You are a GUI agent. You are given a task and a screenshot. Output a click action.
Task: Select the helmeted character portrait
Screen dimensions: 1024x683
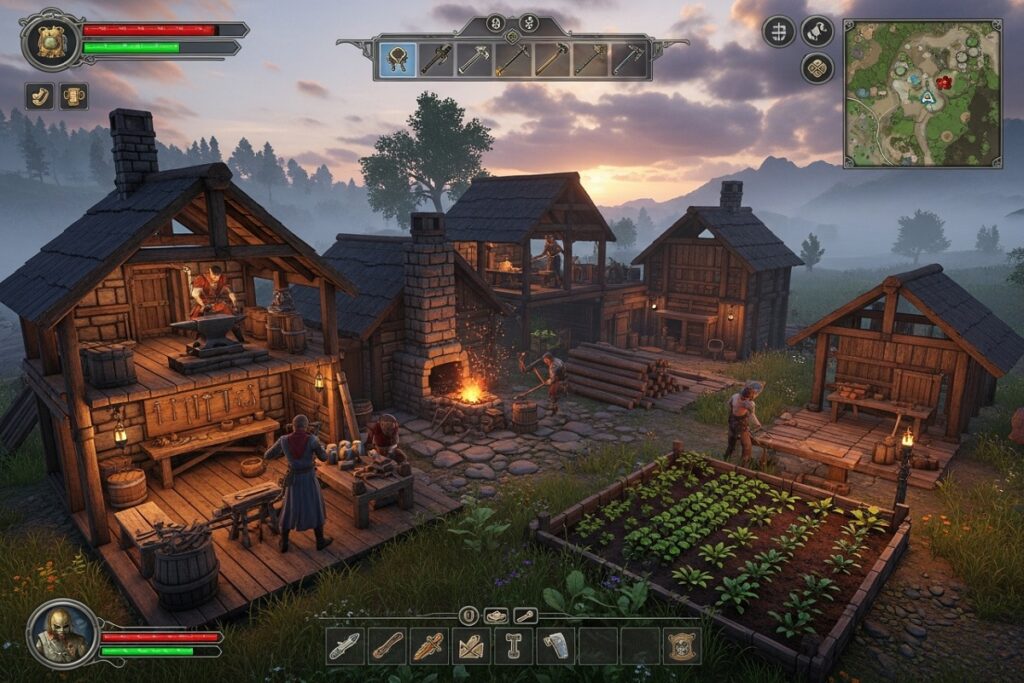(x=62, y=633)
